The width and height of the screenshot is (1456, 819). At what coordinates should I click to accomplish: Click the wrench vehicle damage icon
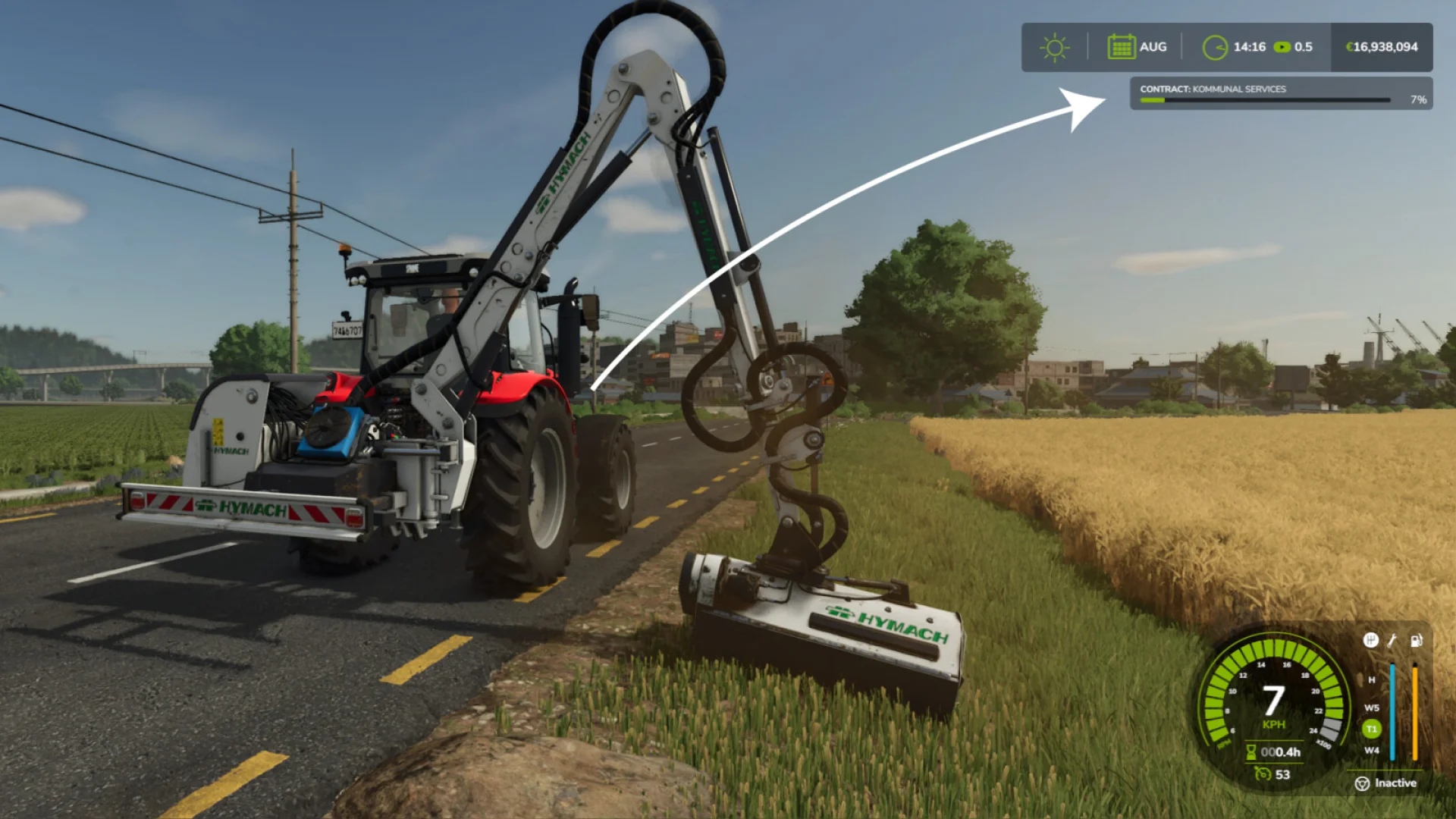(1392, 640)
